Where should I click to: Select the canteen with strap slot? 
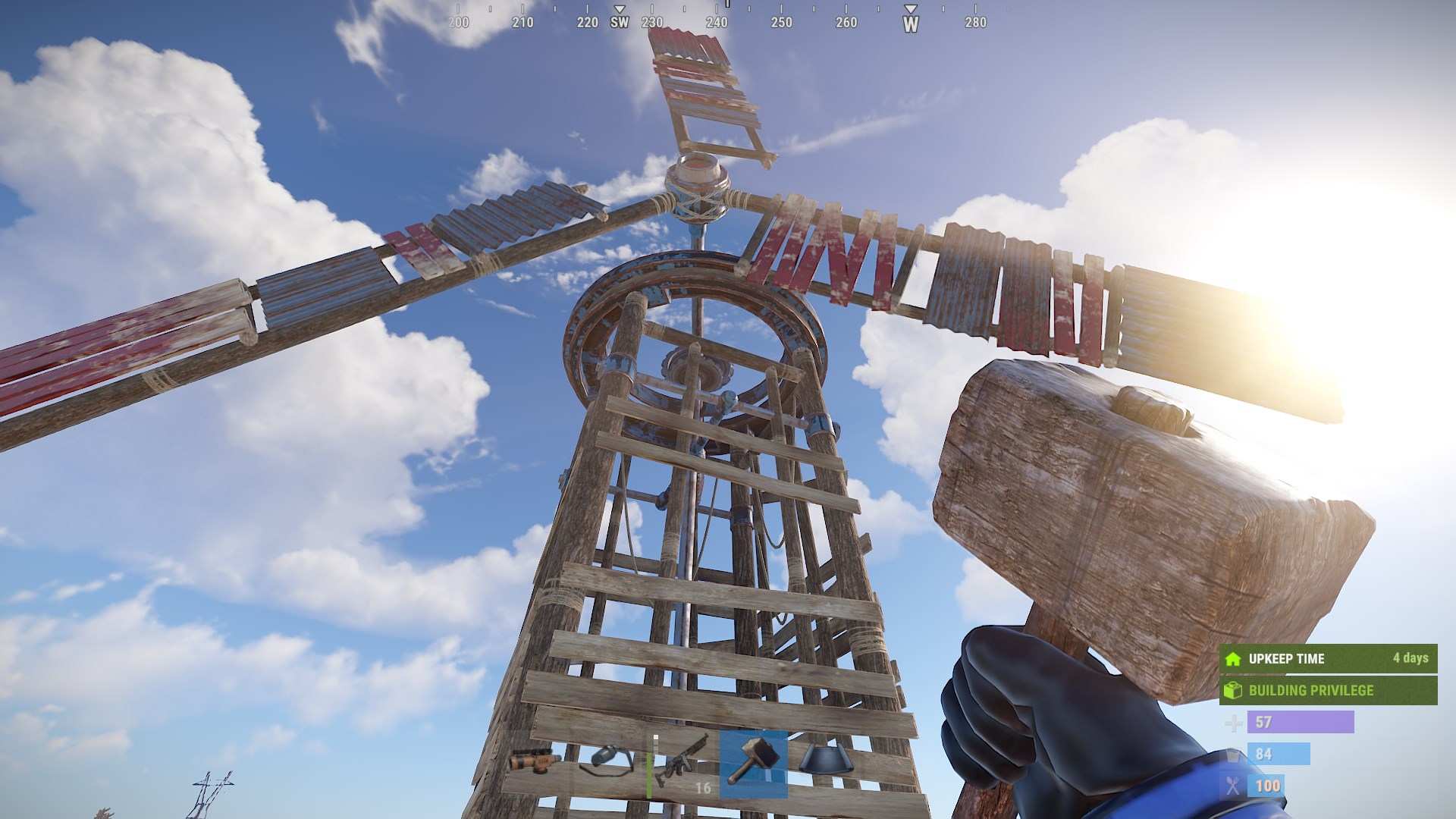tap(607, 761)
